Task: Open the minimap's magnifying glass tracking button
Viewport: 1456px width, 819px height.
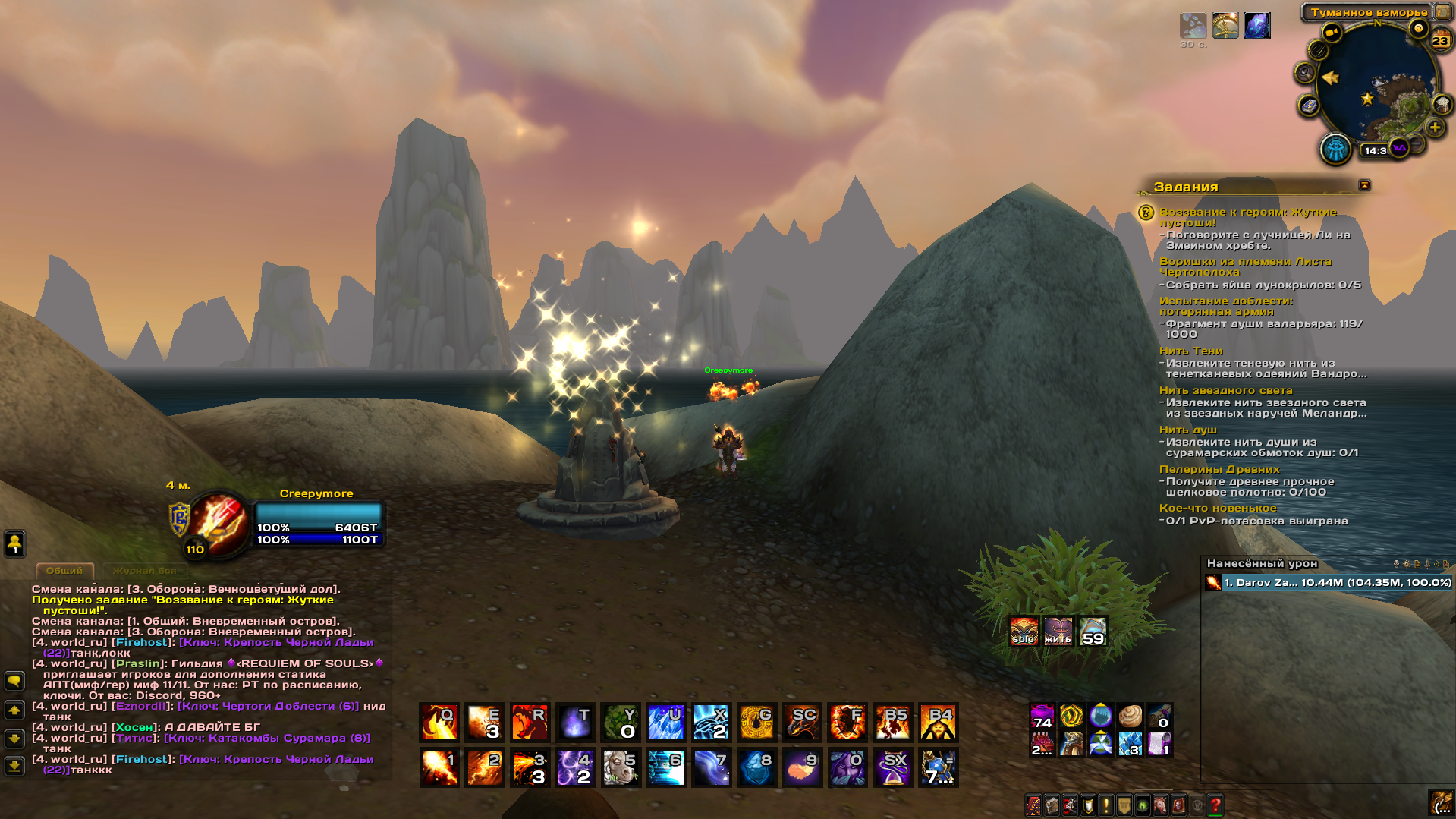Action: tap(1304, 73)
